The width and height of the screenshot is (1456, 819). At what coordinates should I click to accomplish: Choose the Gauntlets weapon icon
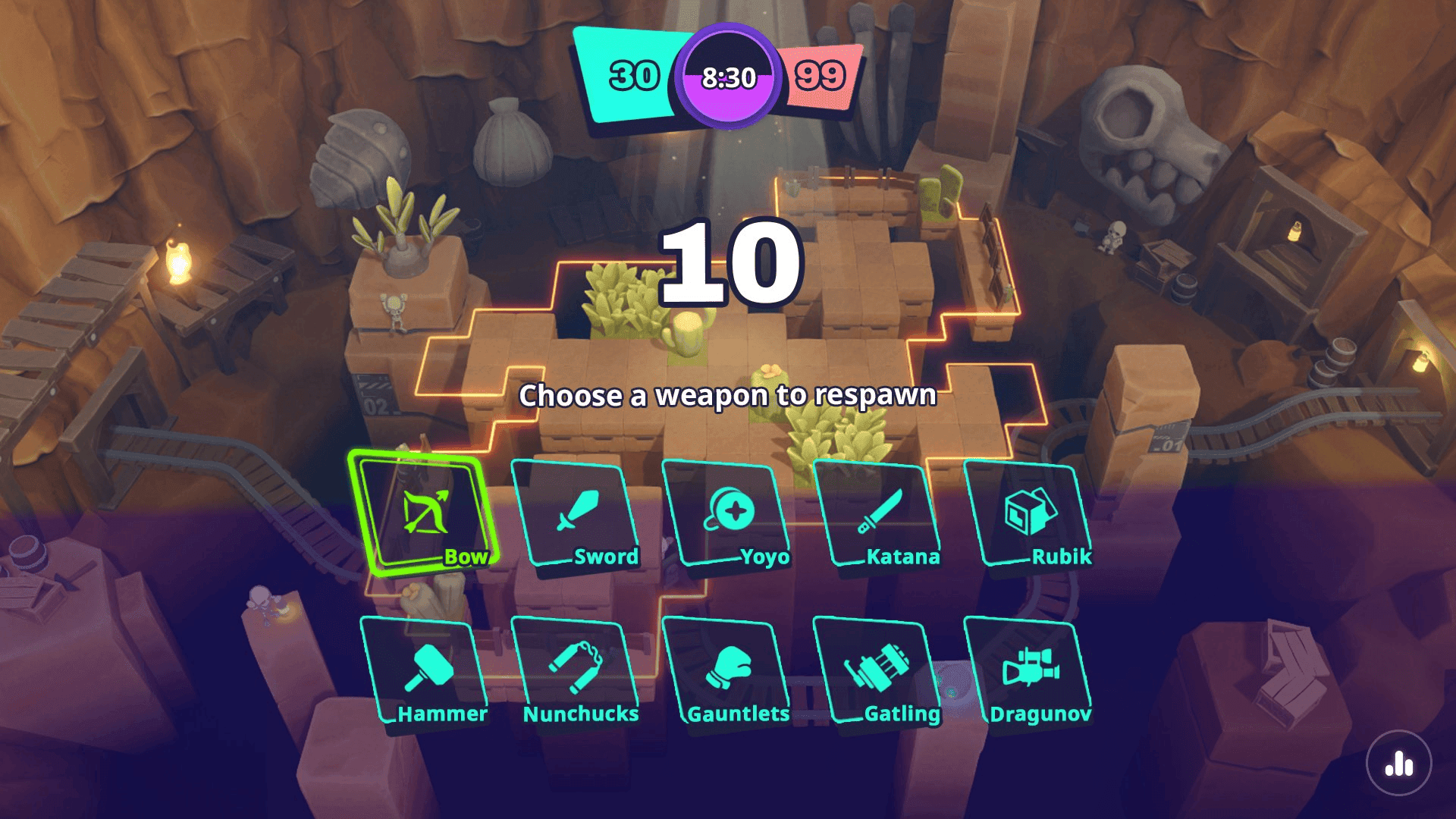click(730, 667)
